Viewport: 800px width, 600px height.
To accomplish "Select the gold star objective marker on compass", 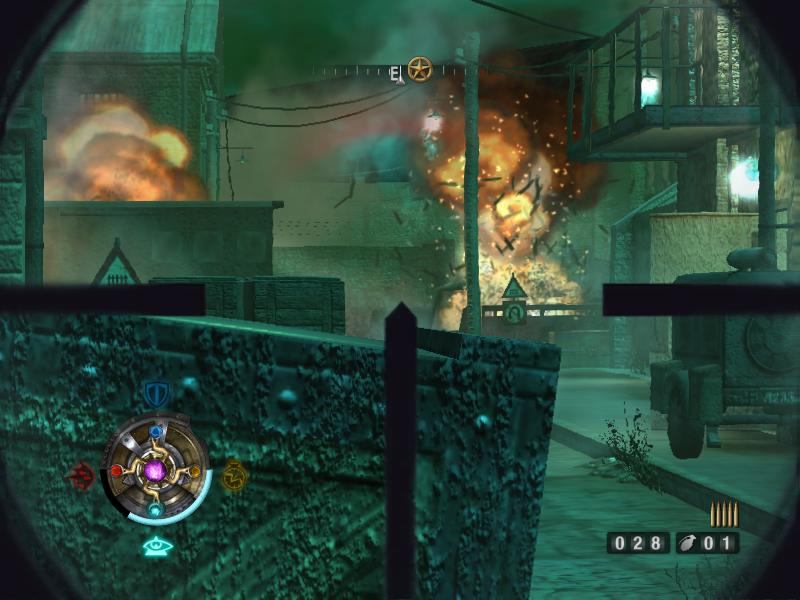I will pos(419,70).
